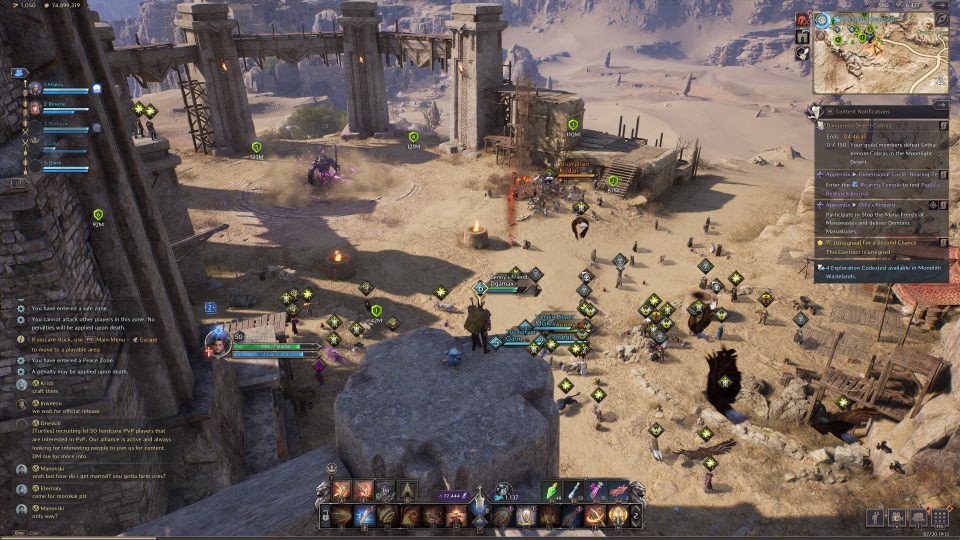
Task: Click the leave party exit icon
Action: 19,183
